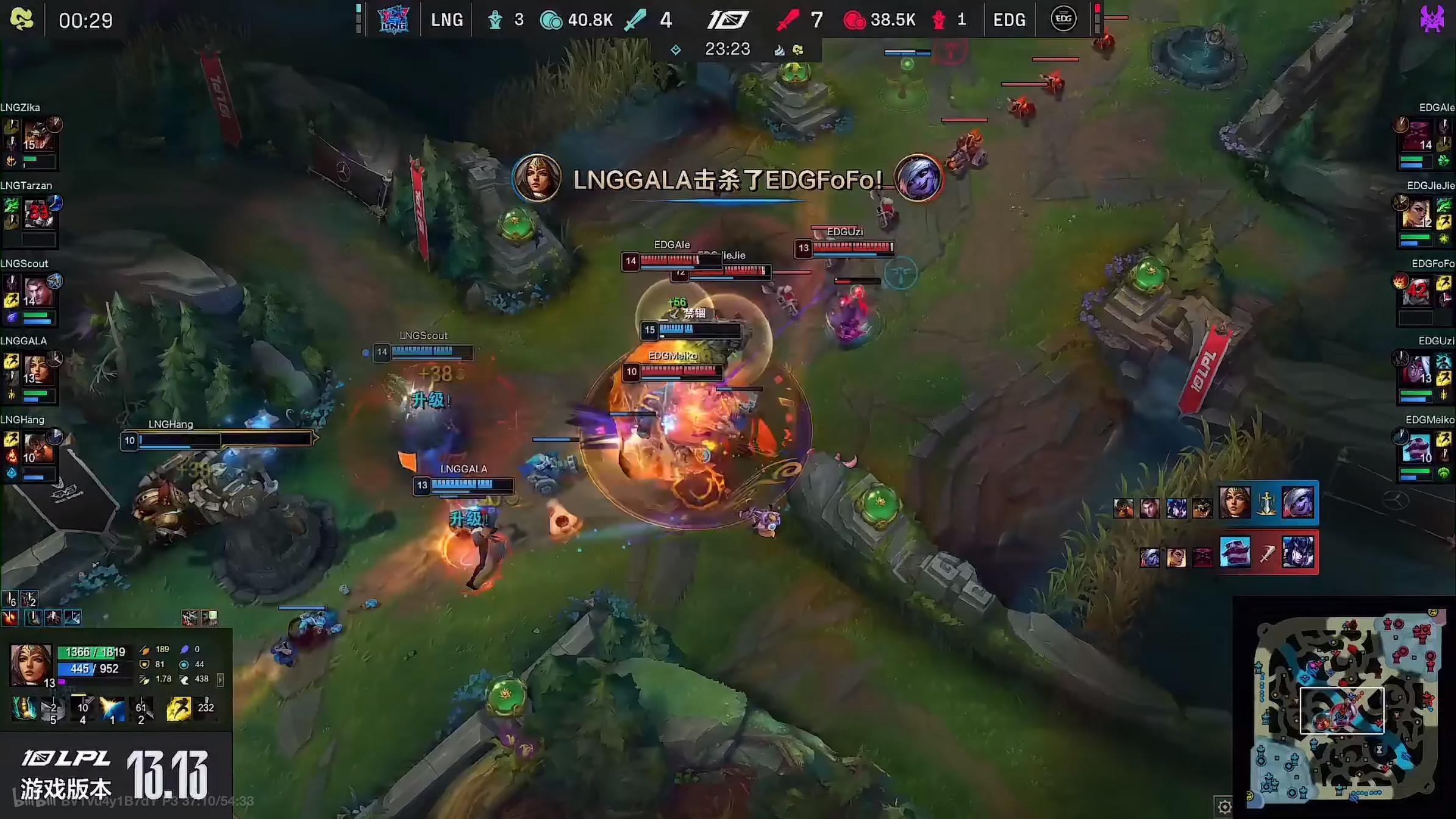The height and width of the screenshot is (819, 1456).
Task: Click the minimap
Action: click(1346, 707)
